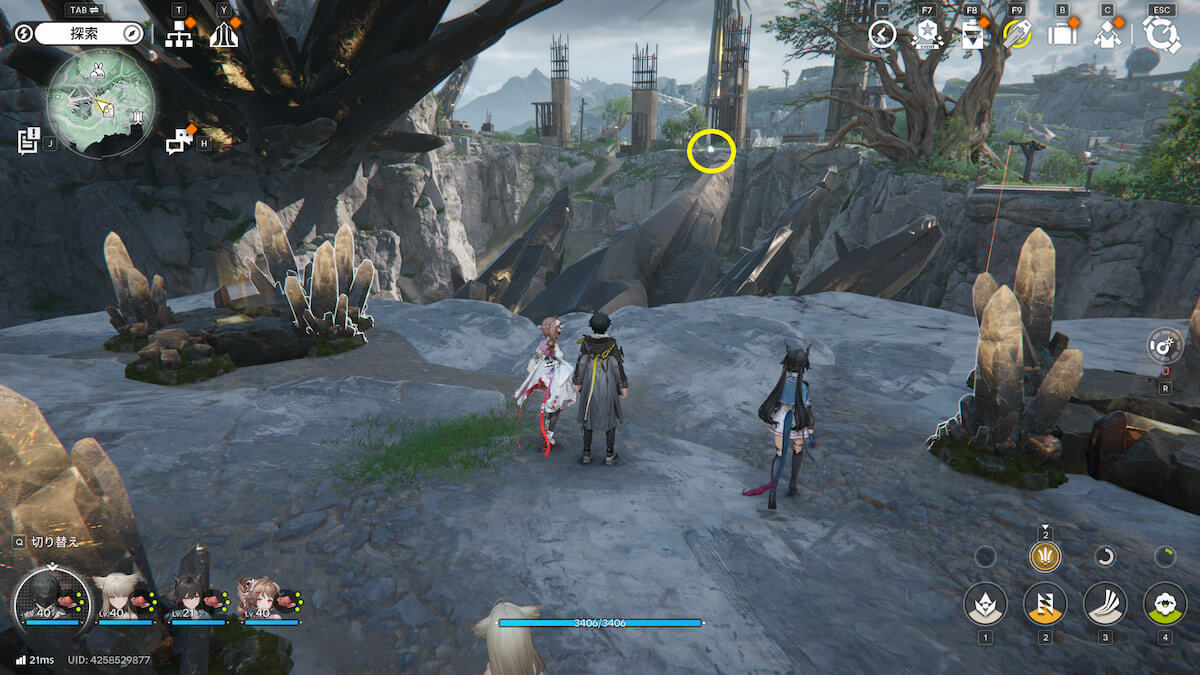Collapse the top menu with the arrow circle
1200x675 pixels.
(x=882, y=34)
